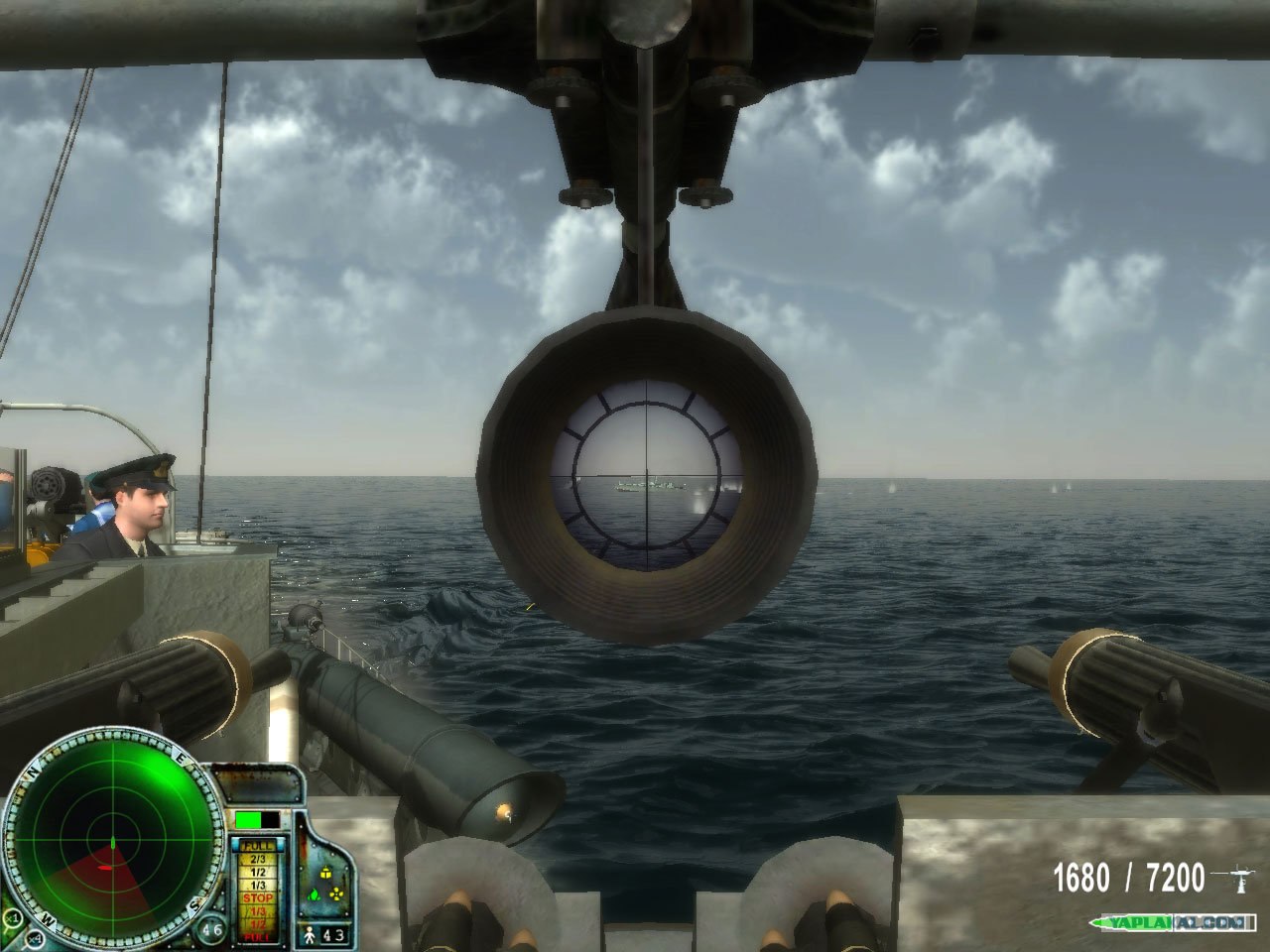Click the crew figure icon
1270x952 pixels.
tap(310, 935)
